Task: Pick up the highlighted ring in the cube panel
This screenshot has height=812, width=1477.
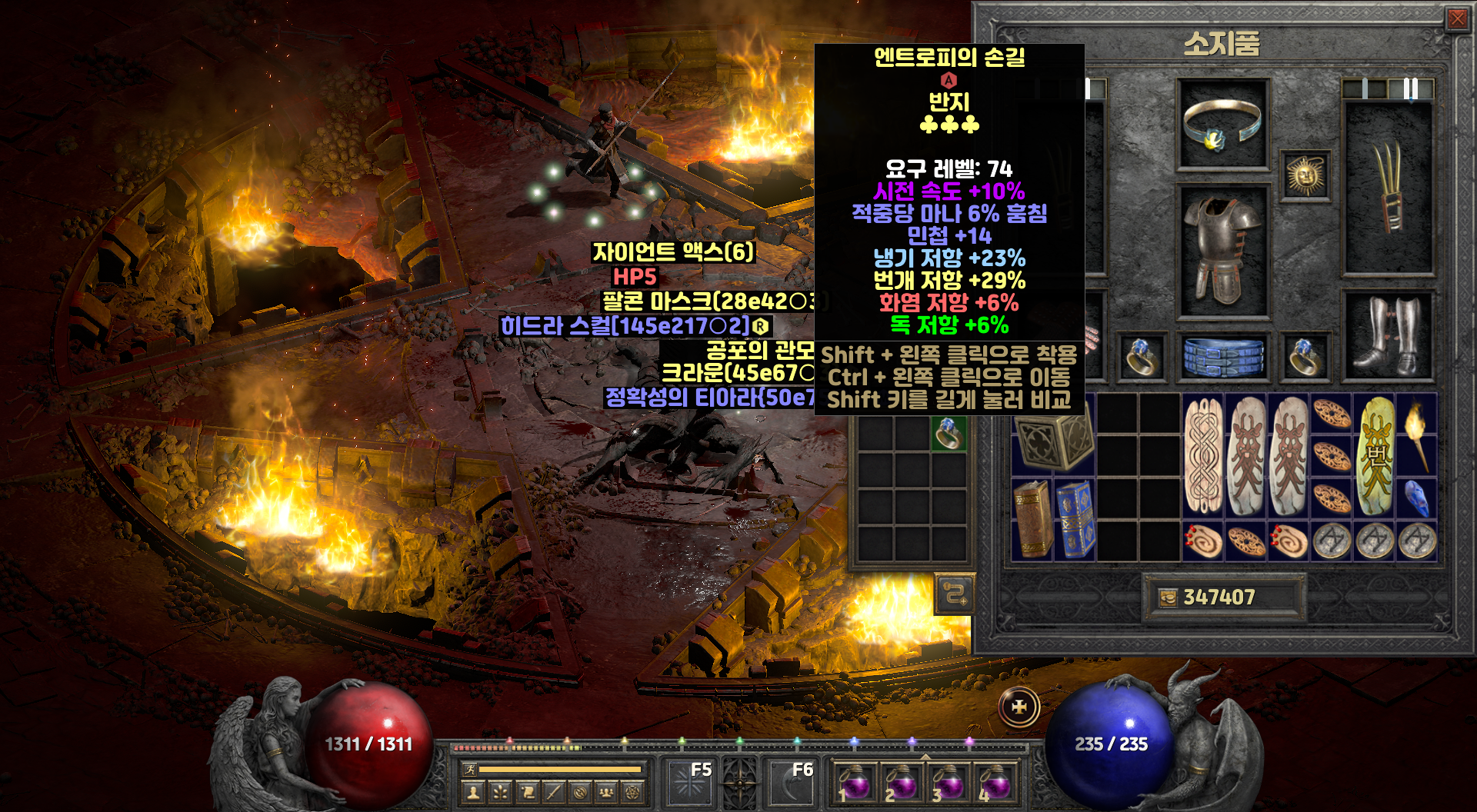Action: (x=949, y=433)
